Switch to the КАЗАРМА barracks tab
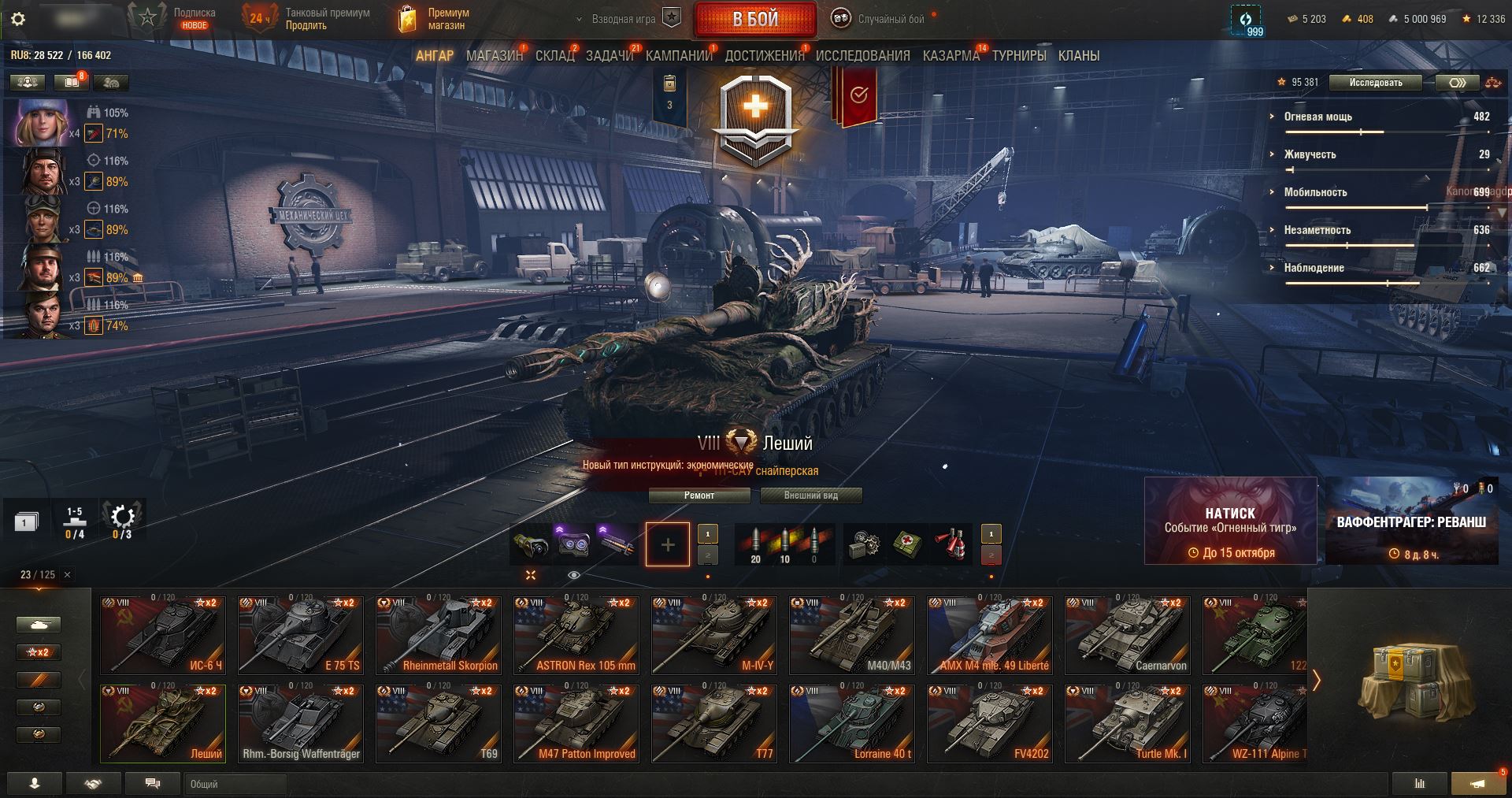Viewport: 1512px width, 798px height. tap(951, 56)
